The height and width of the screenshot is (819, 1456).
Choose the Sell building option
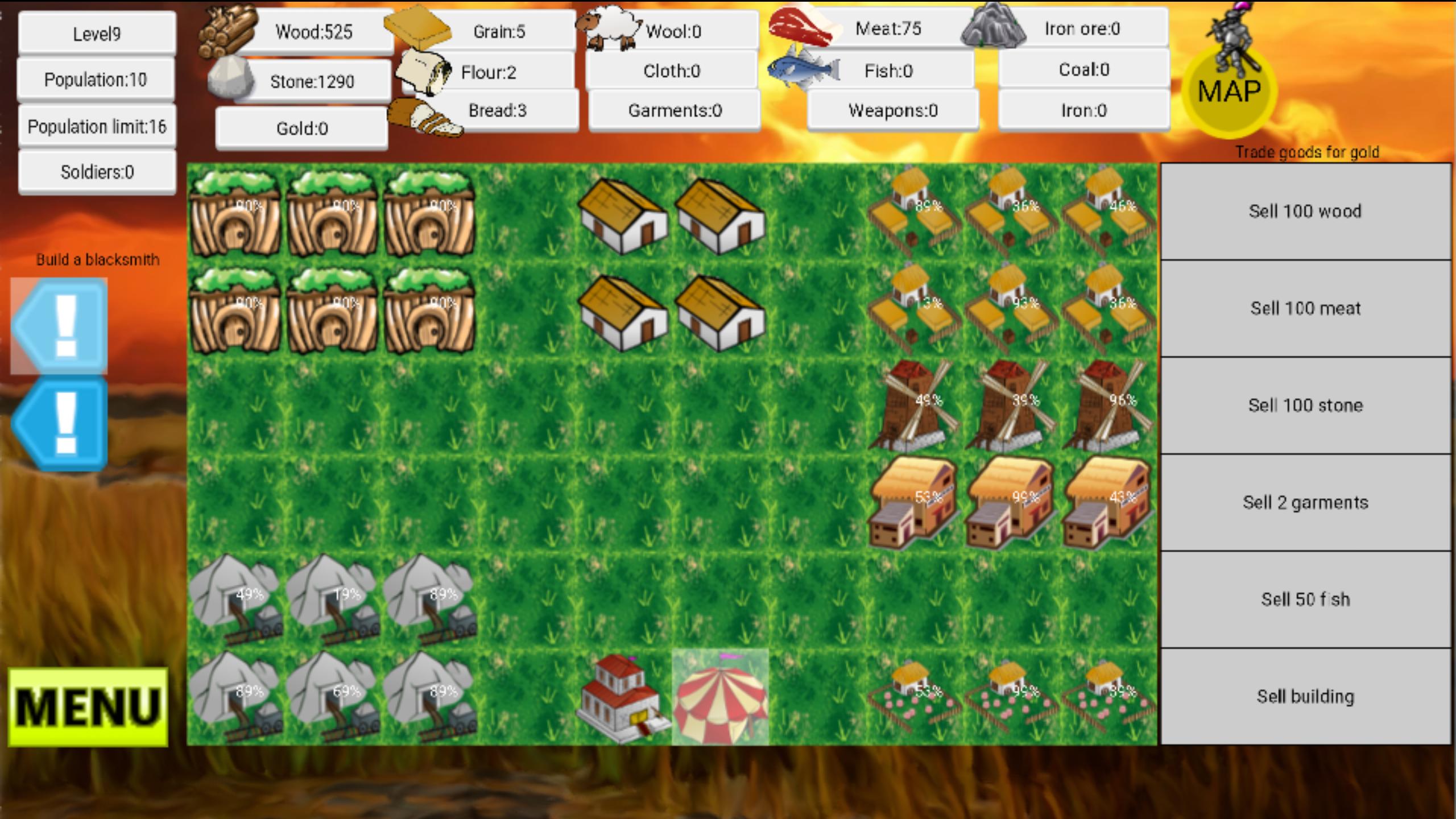pyautogui.click(x=1305, y=696)
